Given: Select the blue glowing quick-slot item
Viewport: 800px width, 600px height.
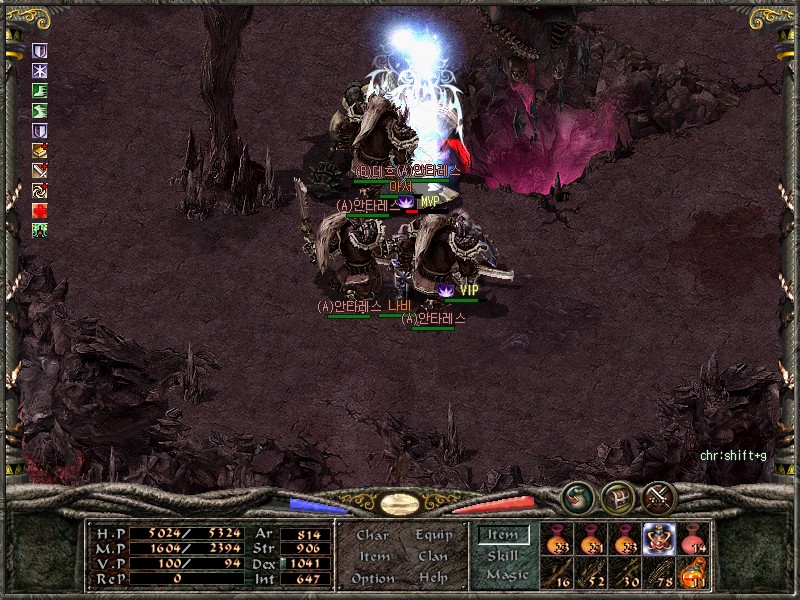Looking at the screenshot, I should click(659, 539).
